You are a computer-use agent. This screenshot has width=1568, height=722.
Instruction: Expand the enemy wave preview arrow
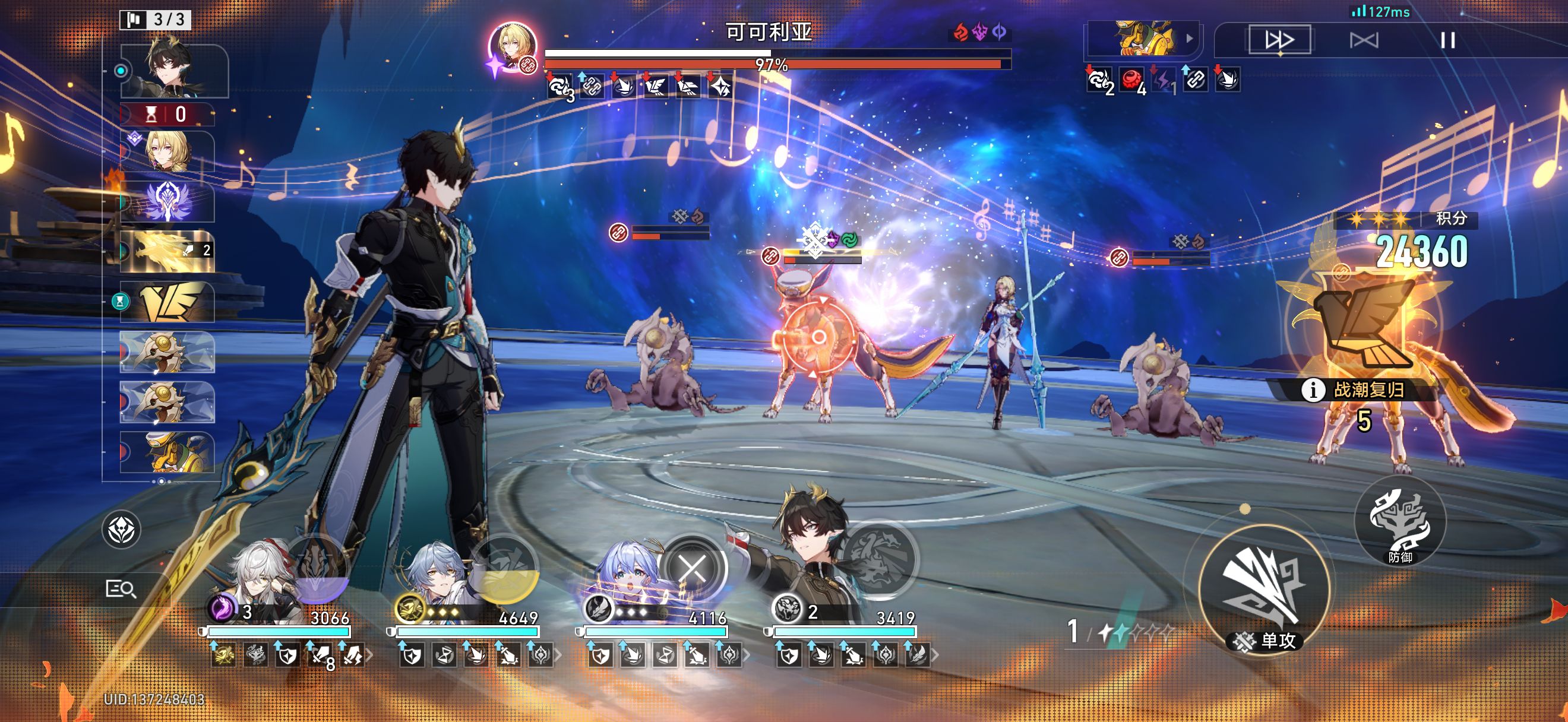tap(1190, 39)
